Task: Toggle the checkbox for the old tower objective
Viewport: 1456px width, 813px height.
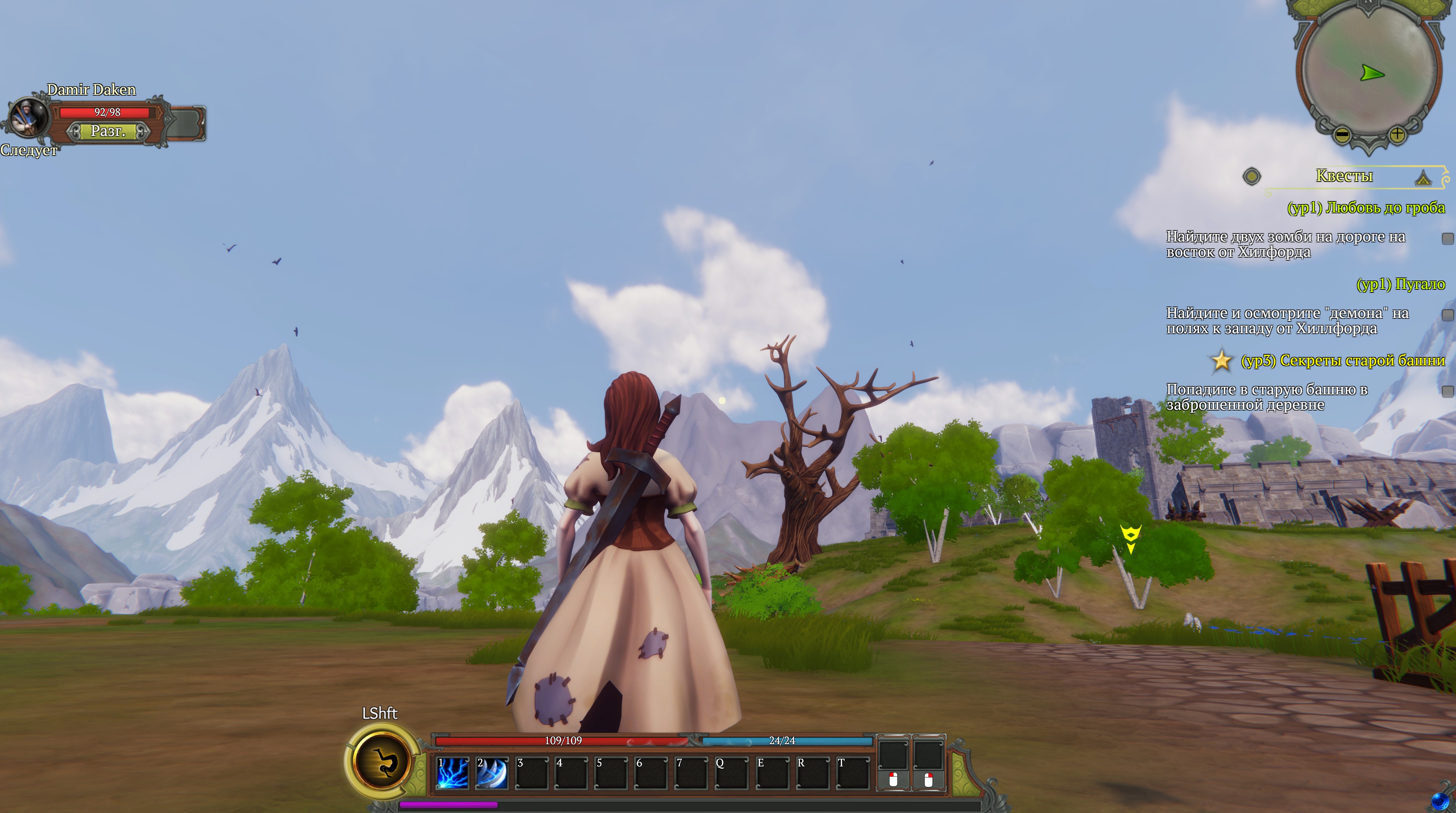Action: pyautogui.click(x=1448, y=391)
